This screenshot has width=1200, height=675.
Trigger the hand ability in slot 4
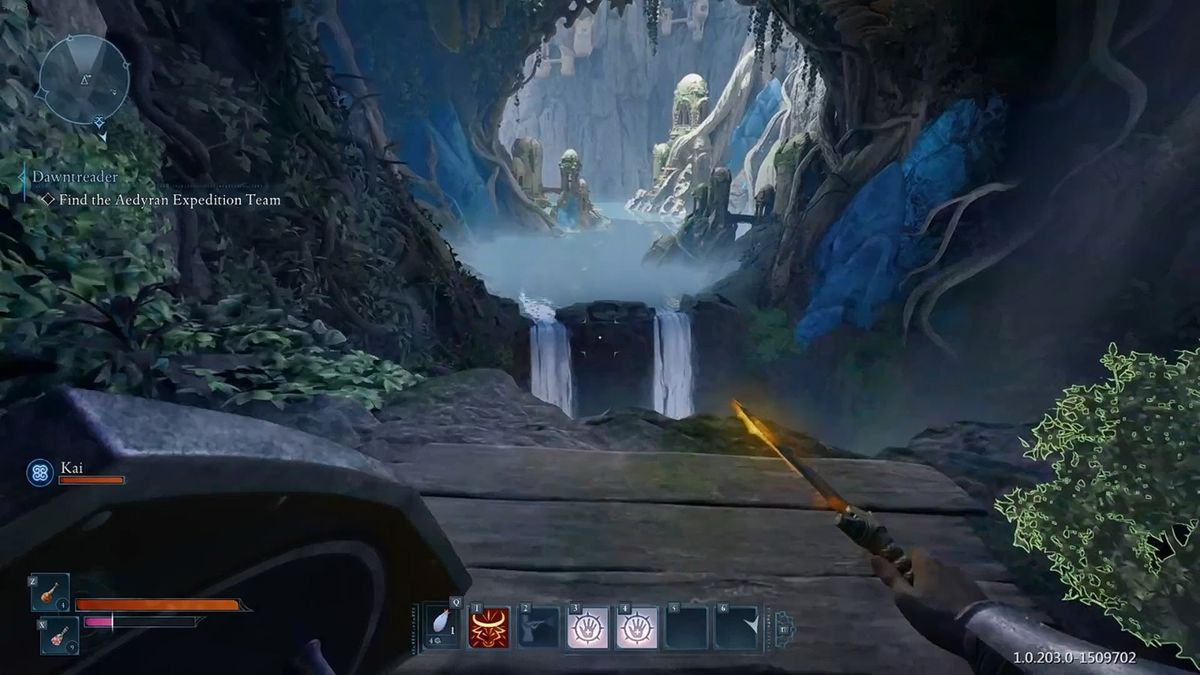tap(637, 627)
